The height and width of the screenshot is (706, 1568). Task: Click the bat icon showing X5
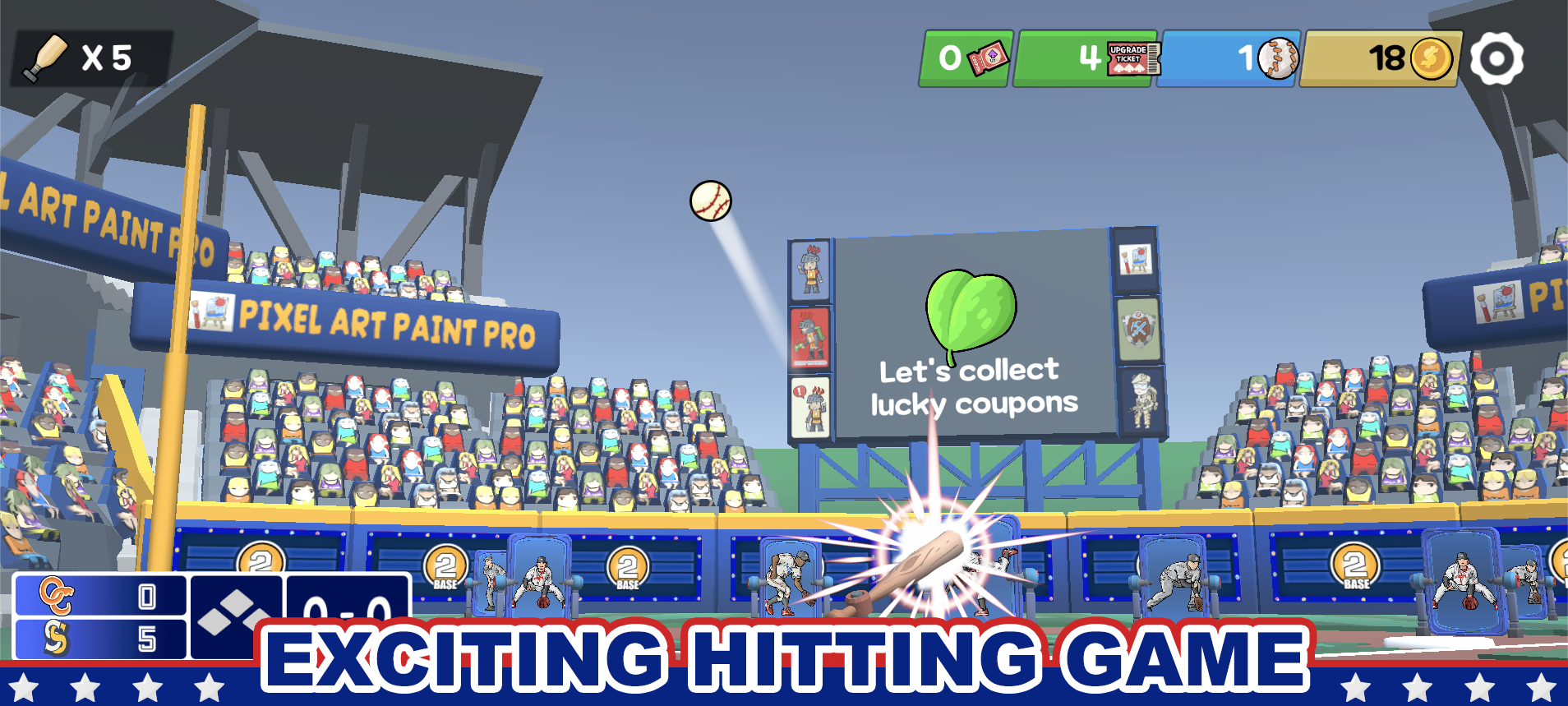click(47, 58)
